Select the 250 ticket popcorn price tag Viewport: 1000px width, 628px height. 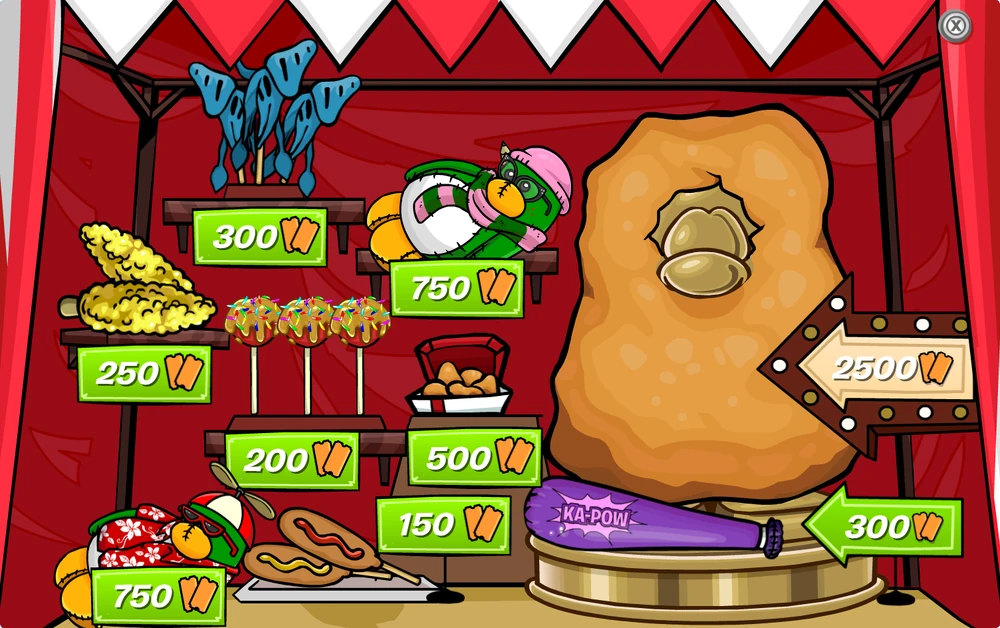click(x=144, y=373)
